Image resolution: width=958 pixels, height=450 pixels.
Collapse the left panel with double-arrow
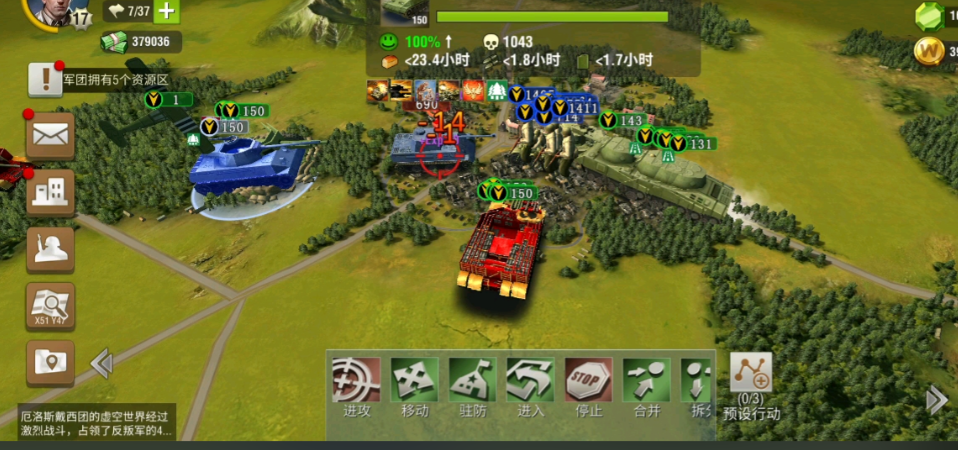tap(101, 363)
